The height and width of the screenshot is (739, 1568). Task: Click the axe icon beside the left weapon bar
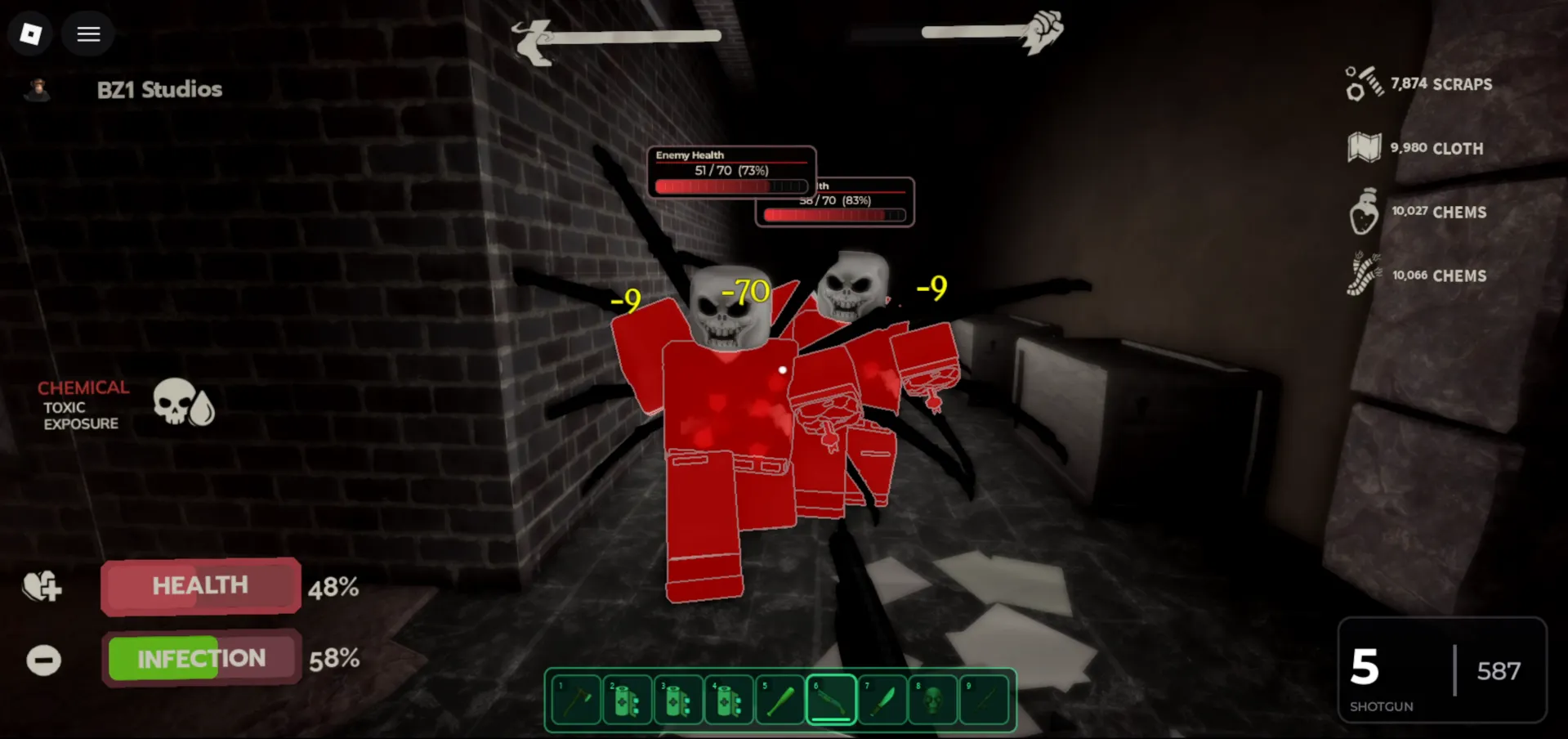(533, 36)
